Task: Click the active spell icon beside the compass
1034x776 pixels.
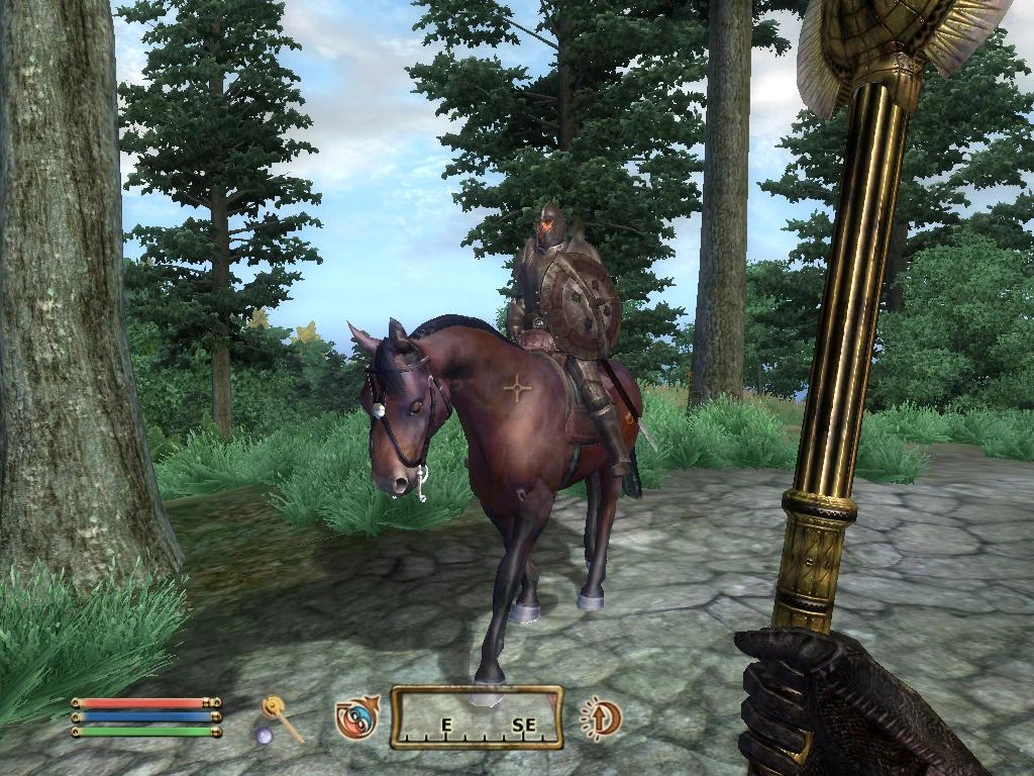Action: (x=356, y=717)
